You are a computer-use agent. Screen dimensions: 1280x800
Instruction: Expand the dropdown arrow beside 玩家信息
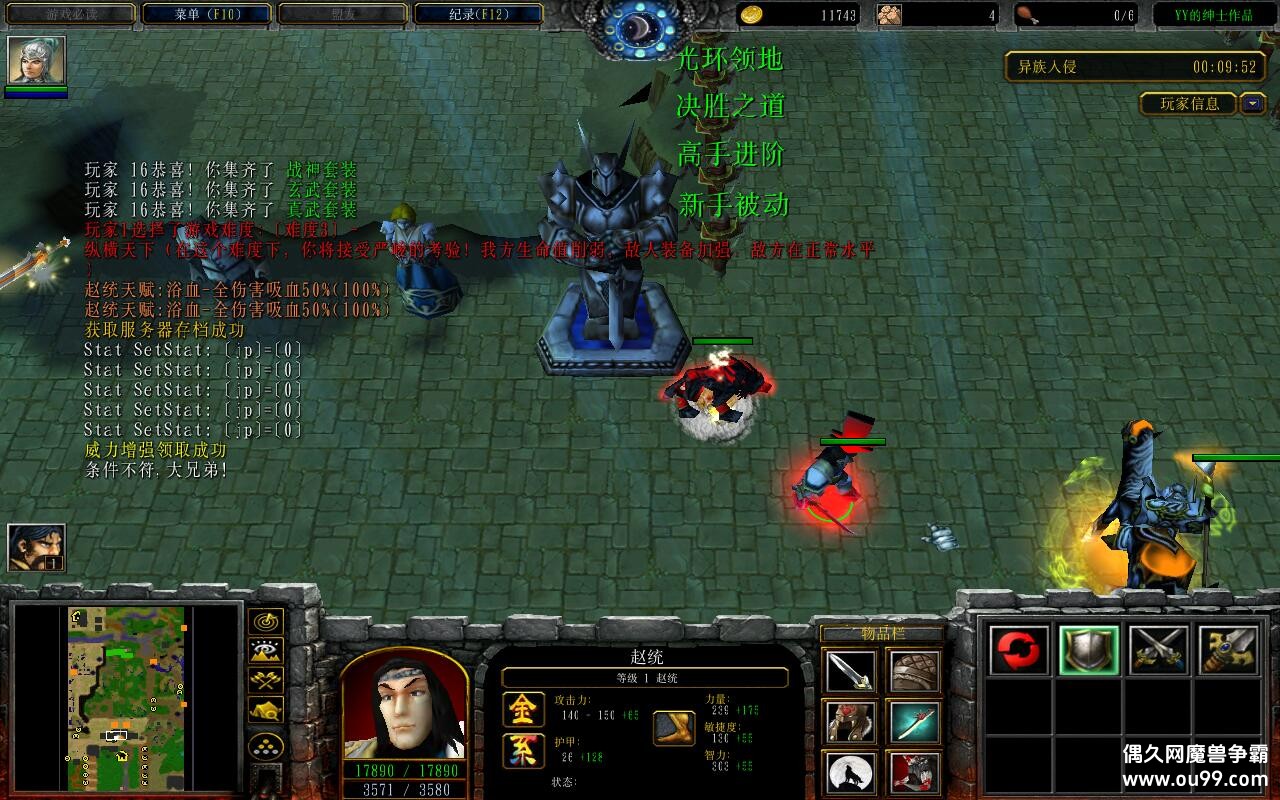point(1253,103)
